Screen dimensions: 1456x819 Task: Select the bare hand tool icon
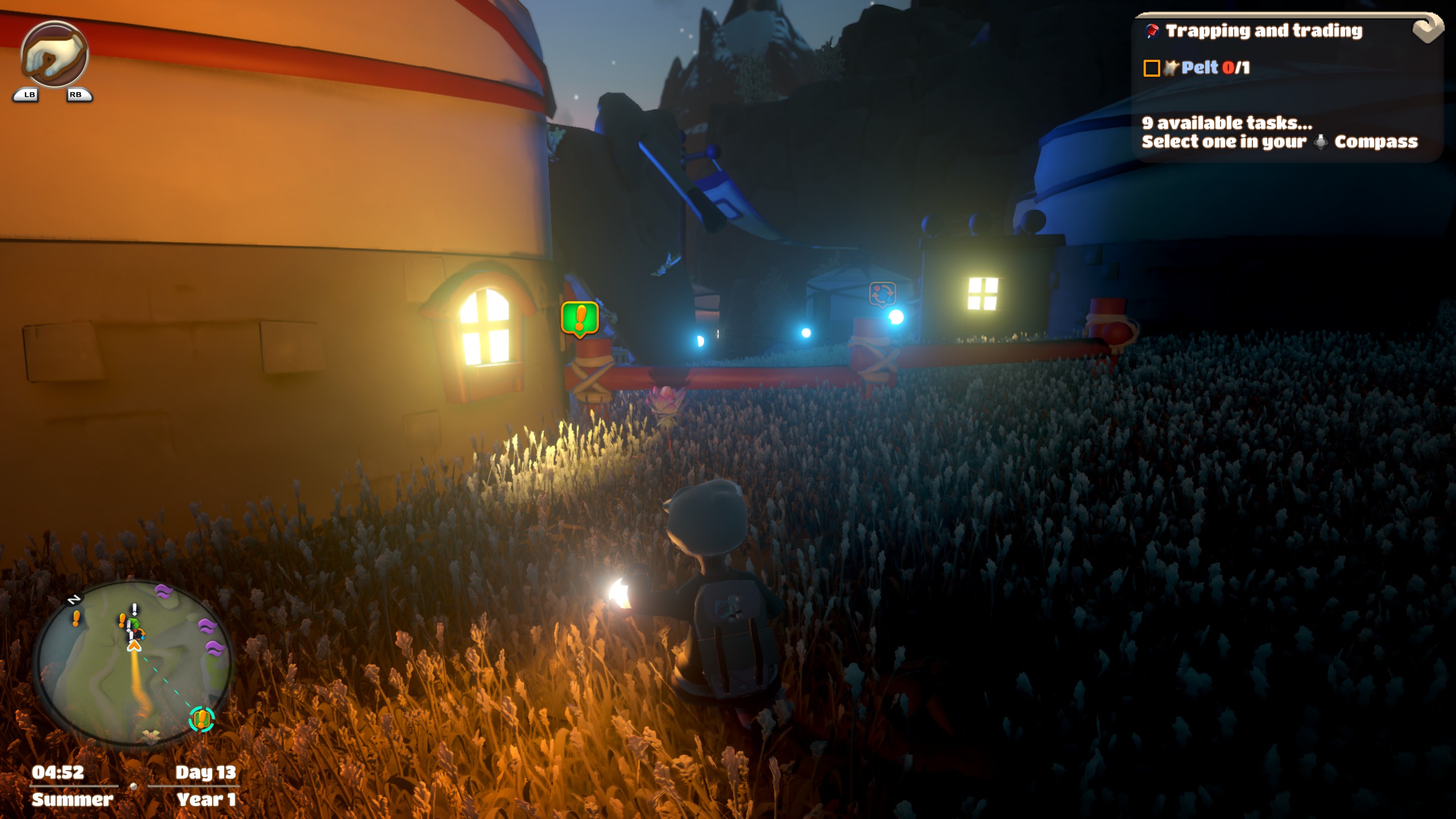[x=54, y=55]
